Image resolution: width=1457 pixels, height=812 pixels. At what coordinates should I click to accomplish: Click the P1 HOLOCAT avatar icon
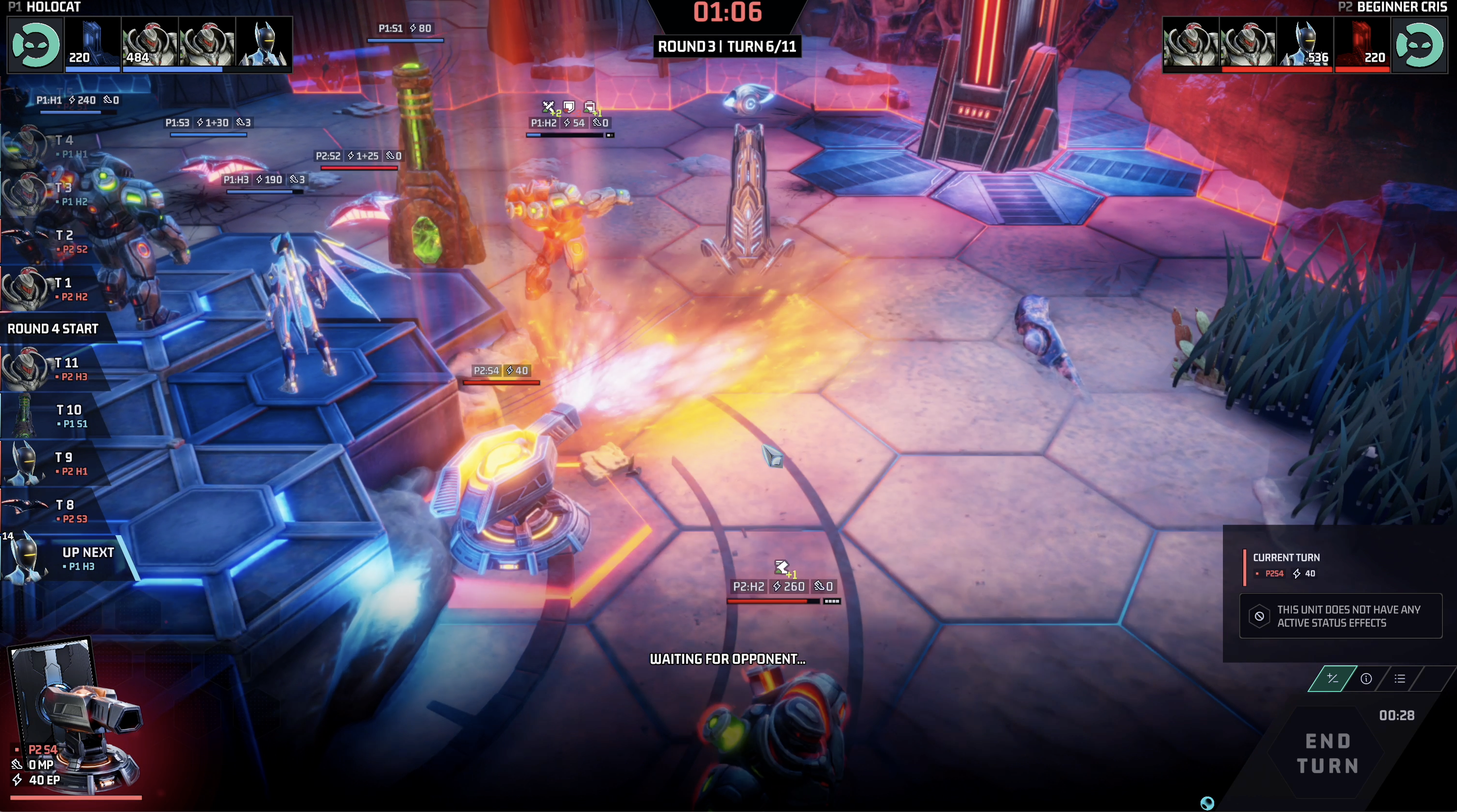[x=35, y=45]
